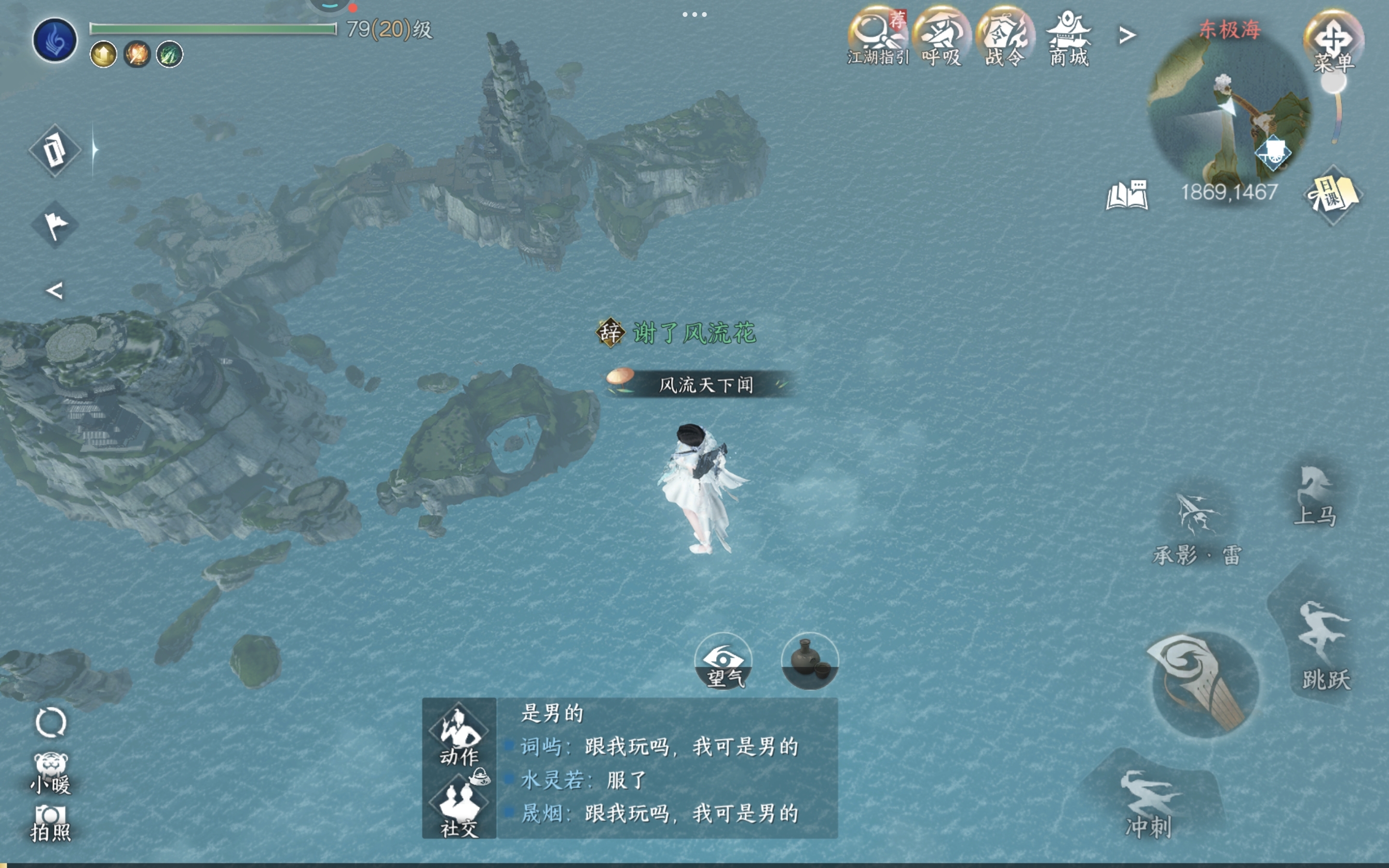Activate the 望气 eye ability
Screen dimensions: 1389x868
[723, 661]
